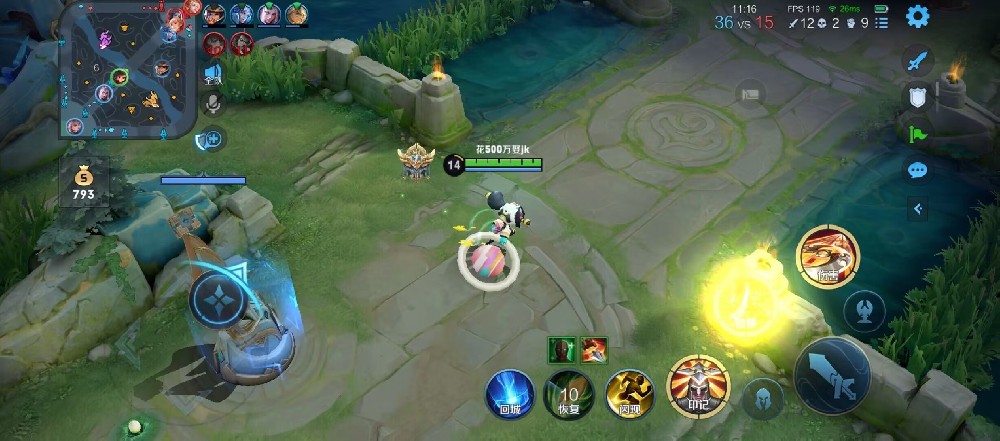Cast the 闪现 flash spell
This screenshot has height=441, width=1000.
(x=629, y=392)
